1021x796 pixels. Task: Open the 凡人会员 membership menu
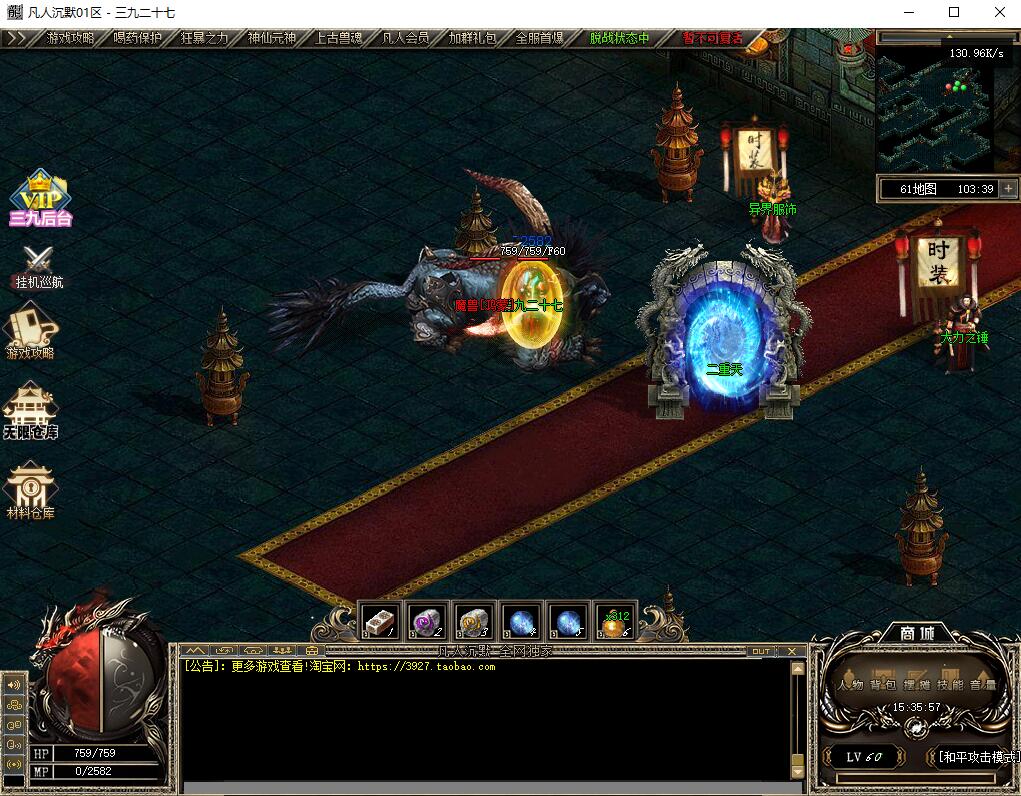point(406,38)
